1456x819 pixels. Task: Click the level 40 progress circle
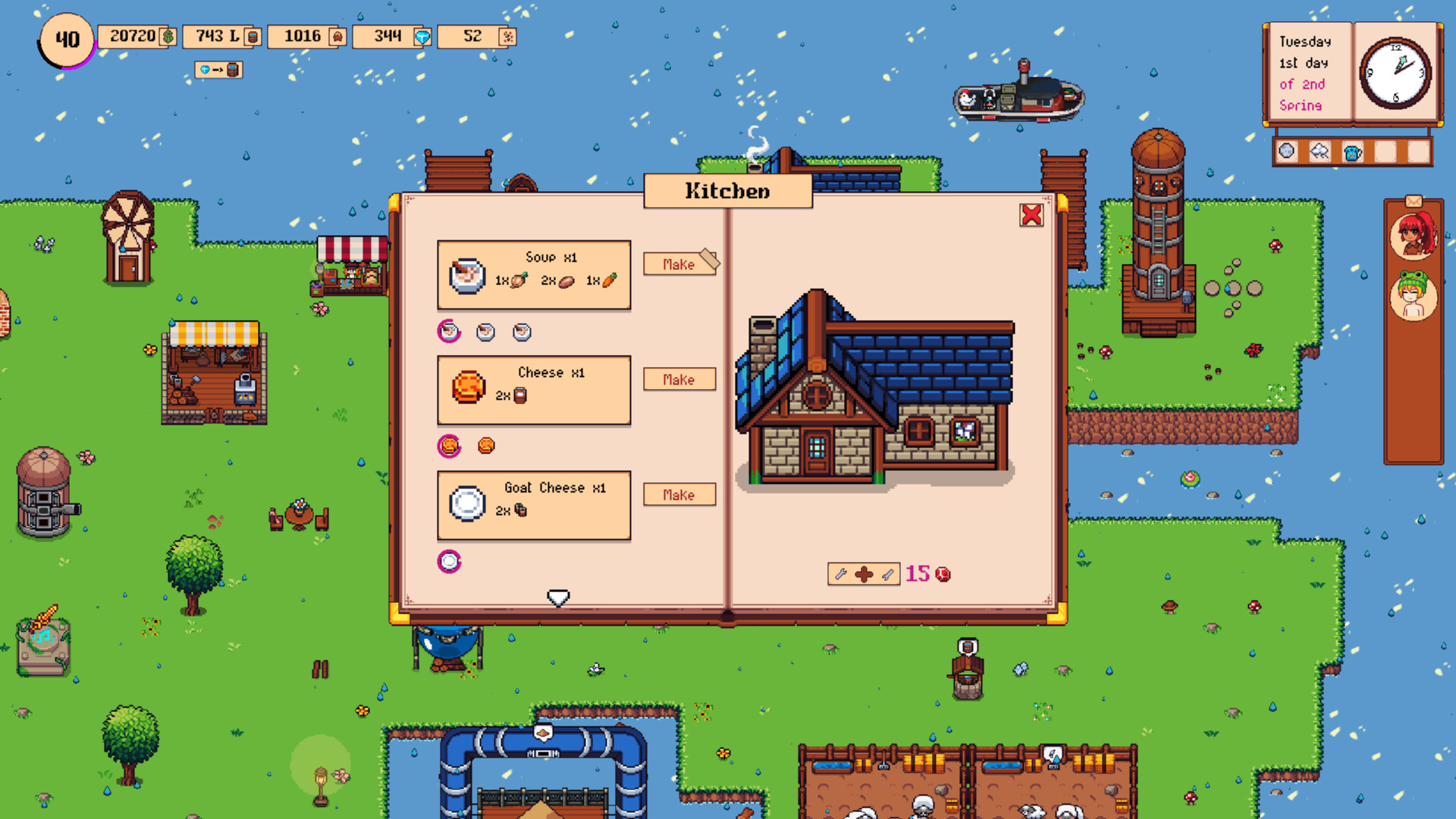(67, 40)
